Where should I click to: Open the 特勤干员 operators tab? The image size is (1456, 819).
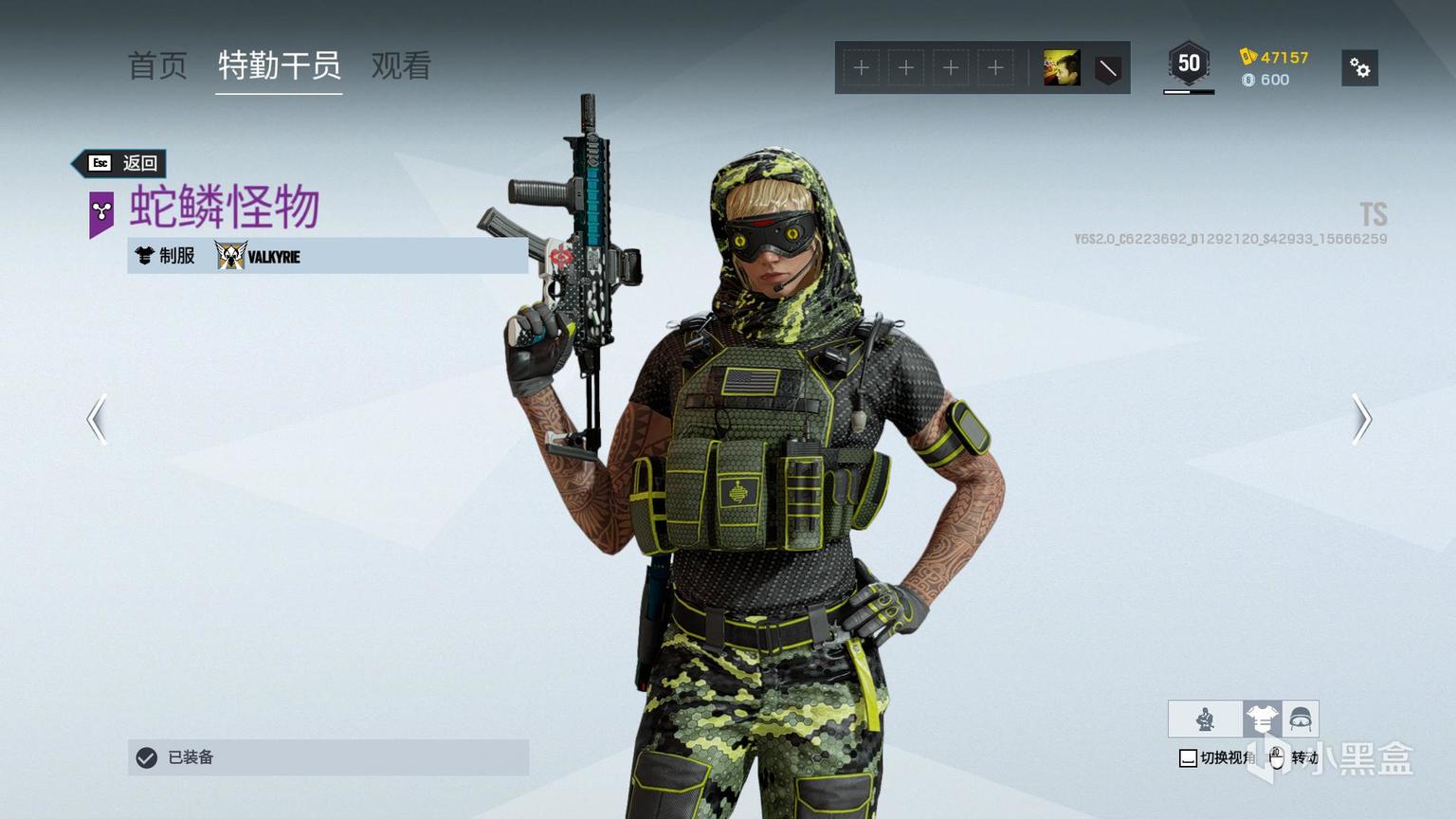click(279, 65)
